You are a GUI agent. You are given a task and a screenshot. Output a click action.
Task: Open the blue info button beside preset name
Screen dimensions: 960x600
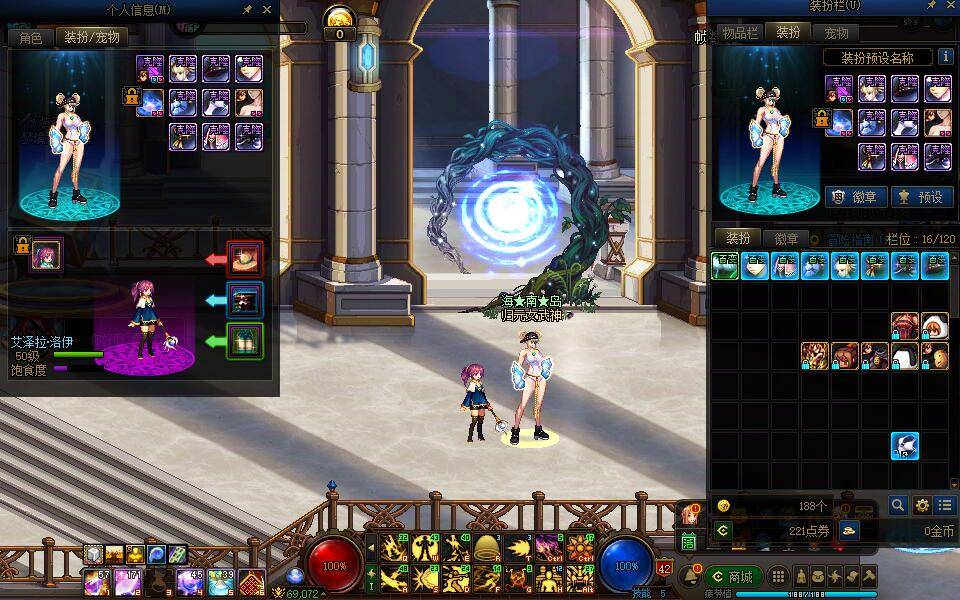(x=946, y=57)
